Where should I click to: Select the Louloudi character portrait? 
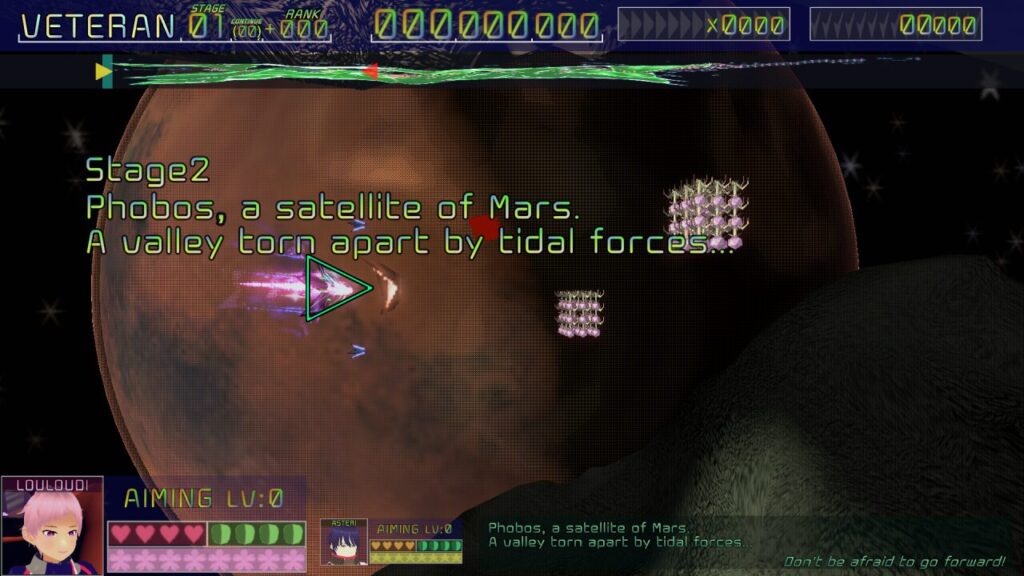pyautogui.click(x=52, y=528)
